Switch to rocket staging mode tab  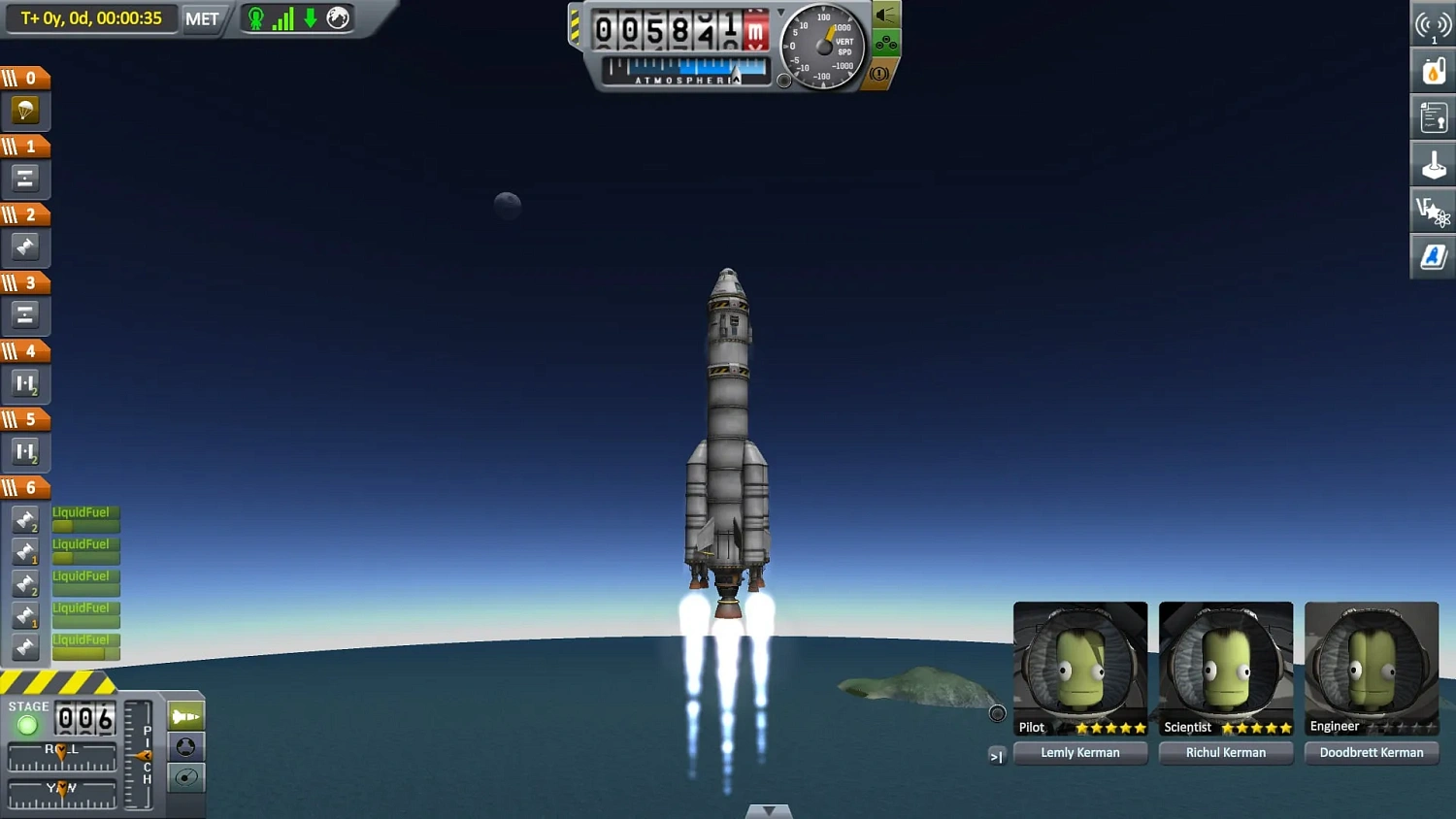click(x=185, y=715)
